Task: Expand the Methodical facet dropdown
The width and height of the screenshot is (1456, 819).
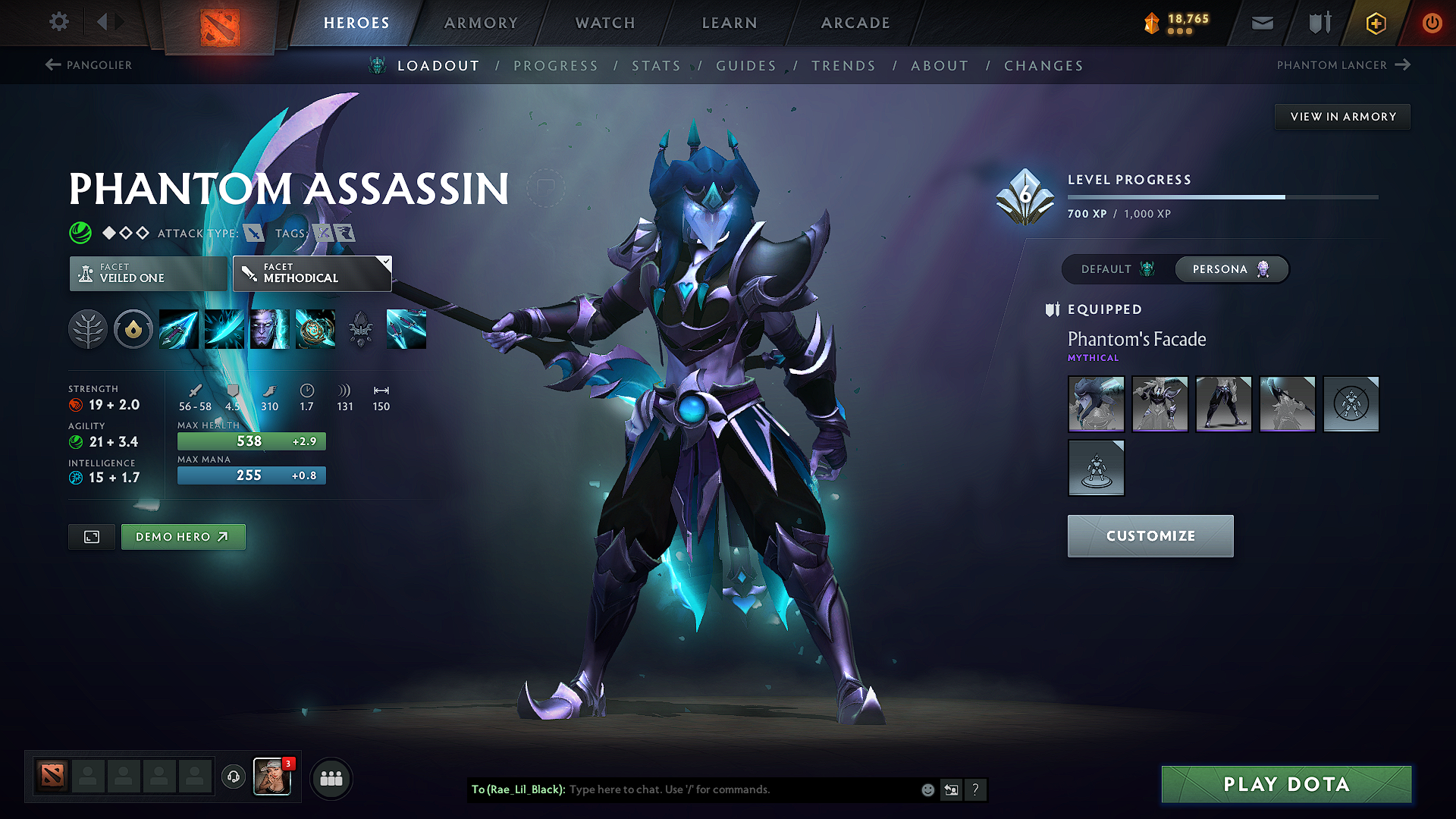Action: (x=385, y=262)
